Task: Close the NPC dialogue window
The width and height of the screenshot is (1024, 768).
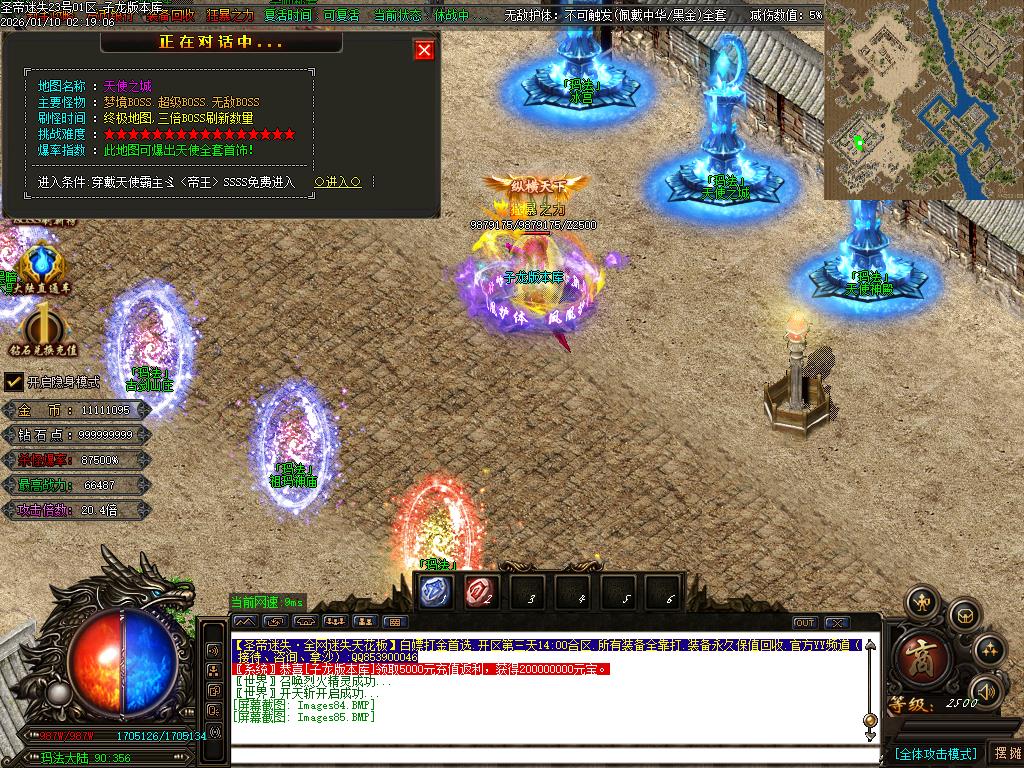Action: tap(425, 50)
